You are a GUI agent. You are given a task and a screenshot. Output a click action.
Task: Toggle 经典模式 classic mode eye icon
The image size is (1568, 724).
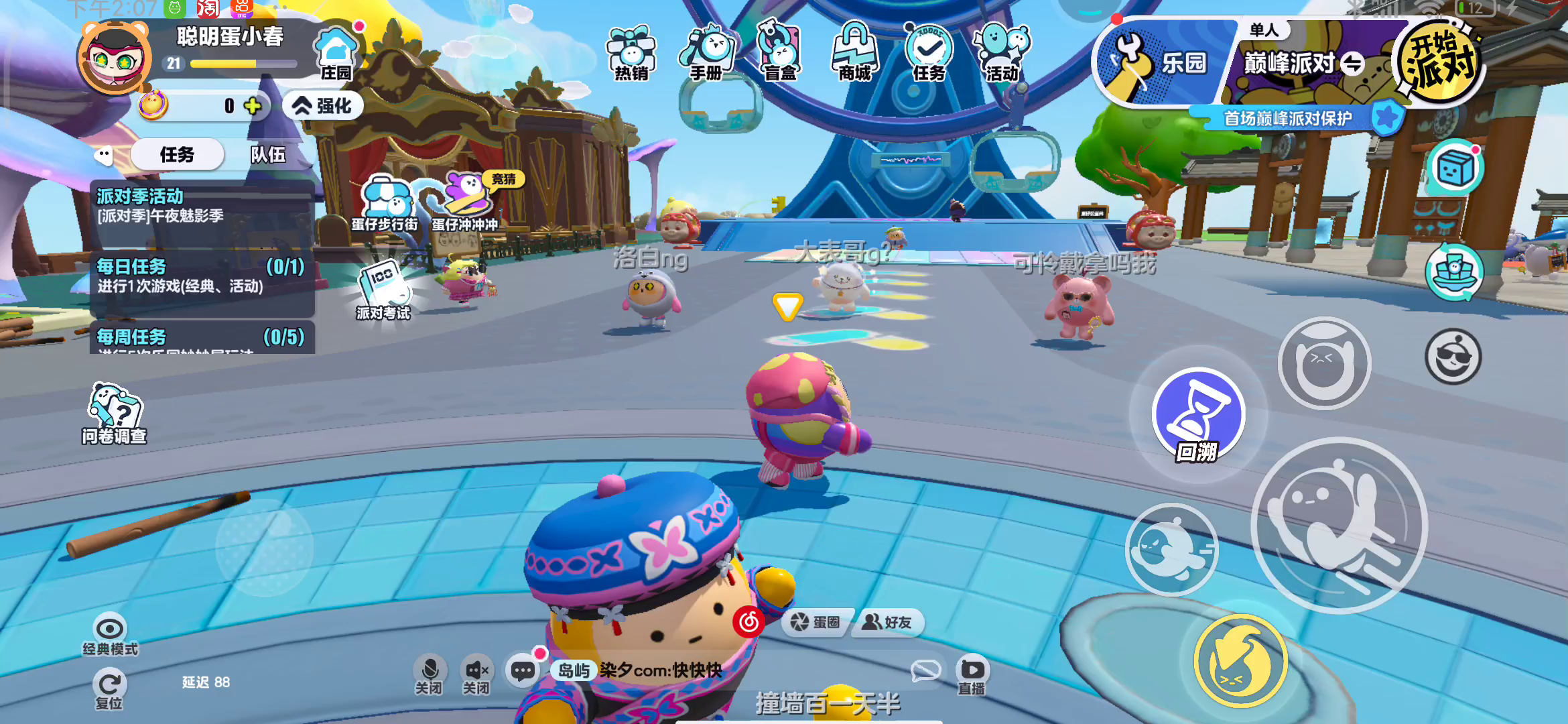110,634
